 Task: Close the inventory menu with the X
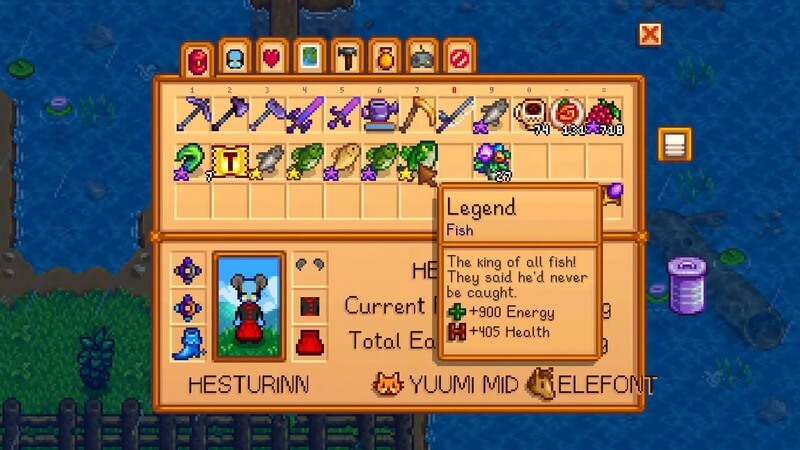(650, 35)
